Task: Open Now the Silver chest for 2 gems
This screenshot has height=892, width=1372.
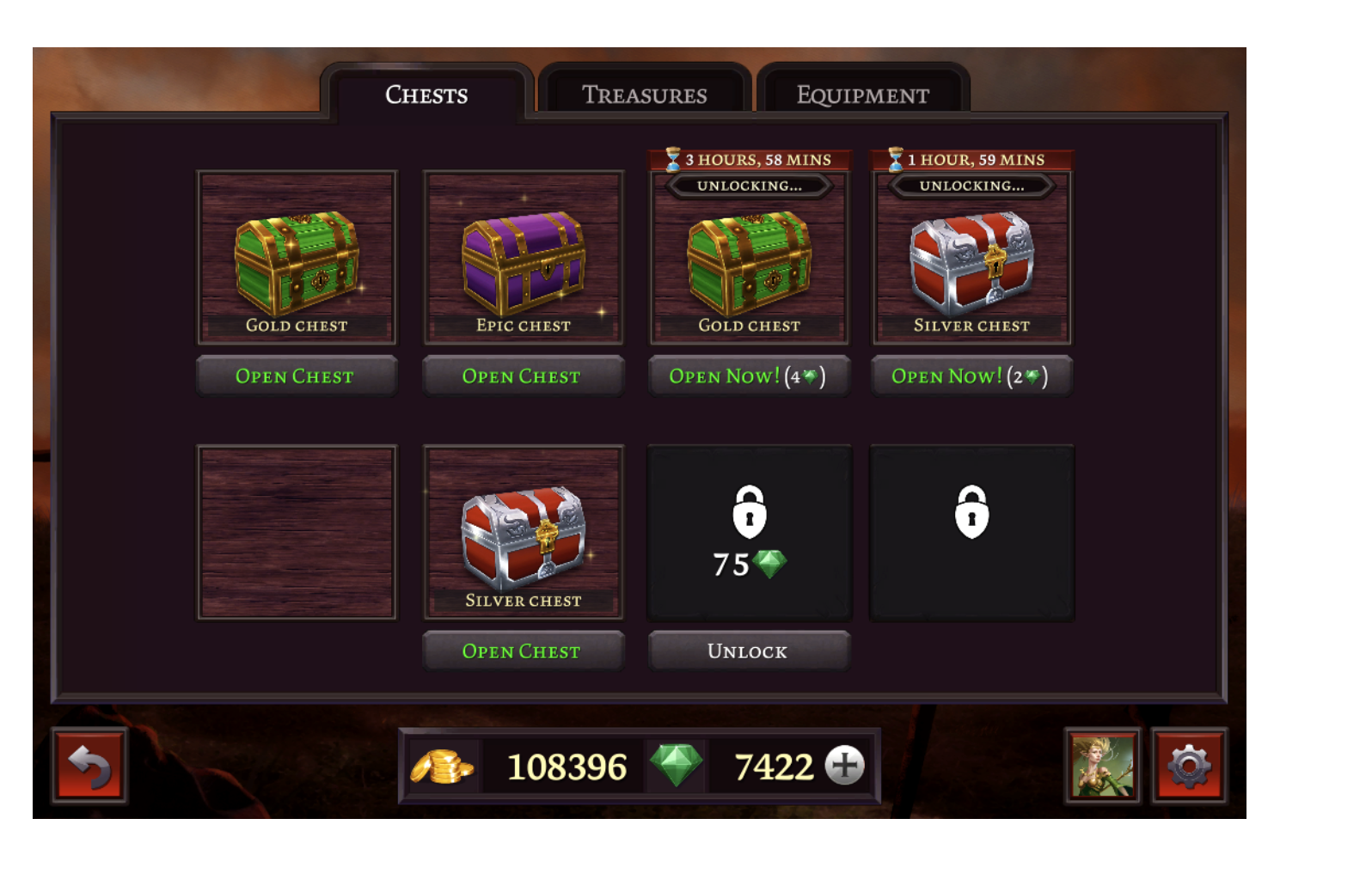Action: (x=971, y=376)
